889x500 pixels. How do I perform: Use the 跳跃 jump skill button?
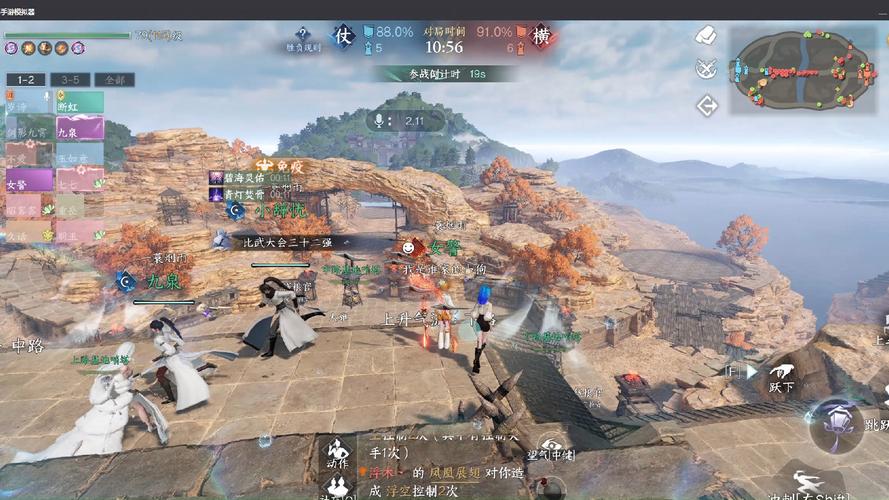pyautogui.click(x=838, y=421)
